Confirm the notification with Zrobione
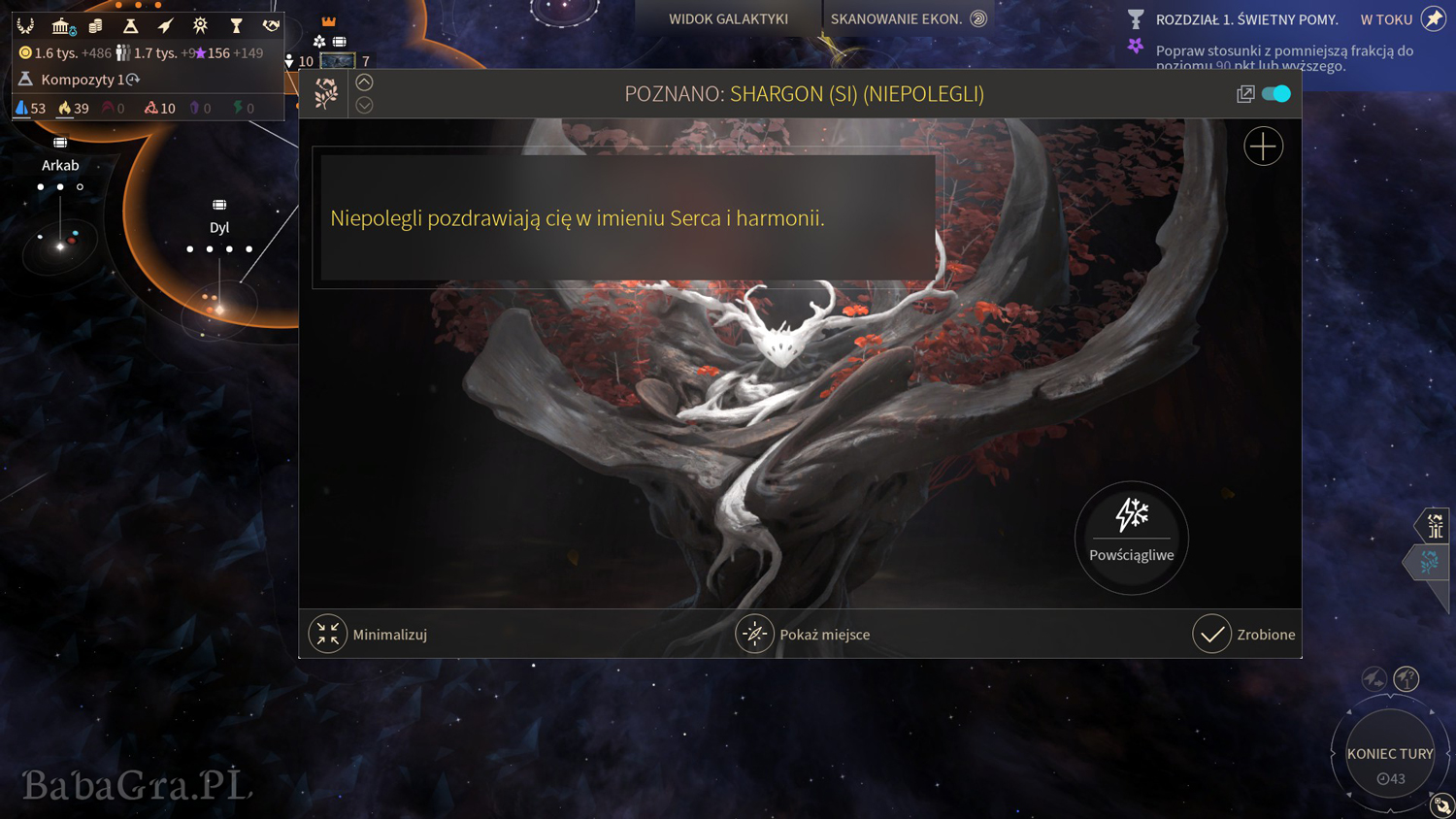 [1212, 635]
